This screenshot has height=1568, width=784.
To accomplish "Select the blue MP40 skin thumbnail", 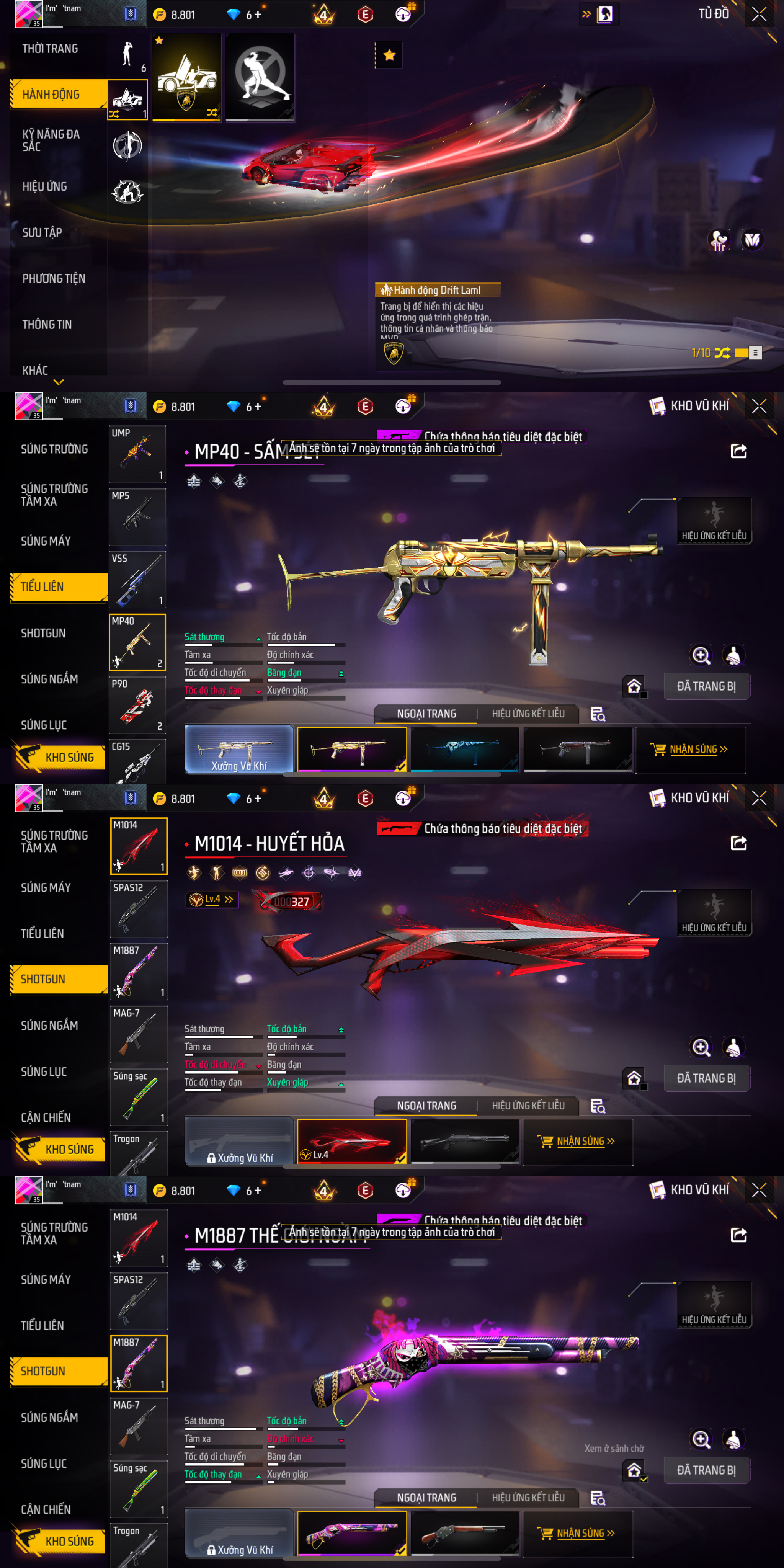I will pyautogui.click(x=464, y=749).
